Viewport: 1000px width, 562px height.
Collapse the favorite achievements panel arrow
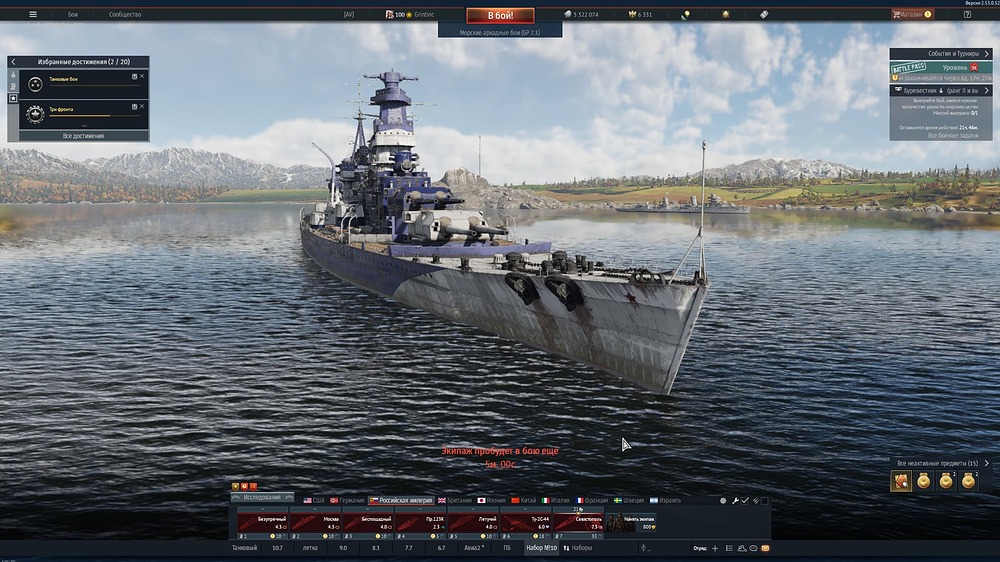tap(13, 62)
